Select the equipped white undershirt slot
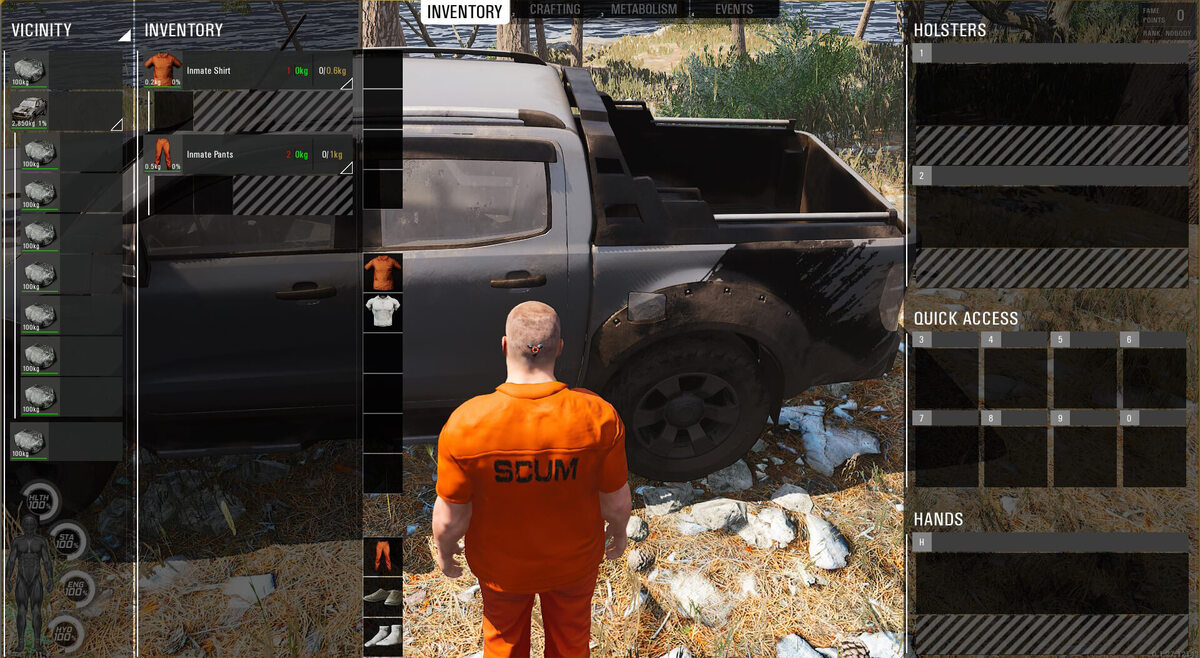Screen dimensions: 1200x658 coord(382,312)
